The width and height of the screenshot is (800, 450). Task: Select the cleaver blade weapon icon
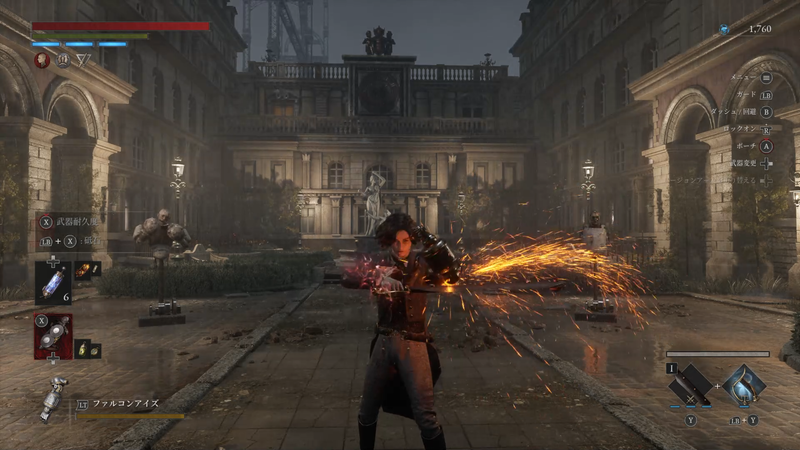[690, 384]
